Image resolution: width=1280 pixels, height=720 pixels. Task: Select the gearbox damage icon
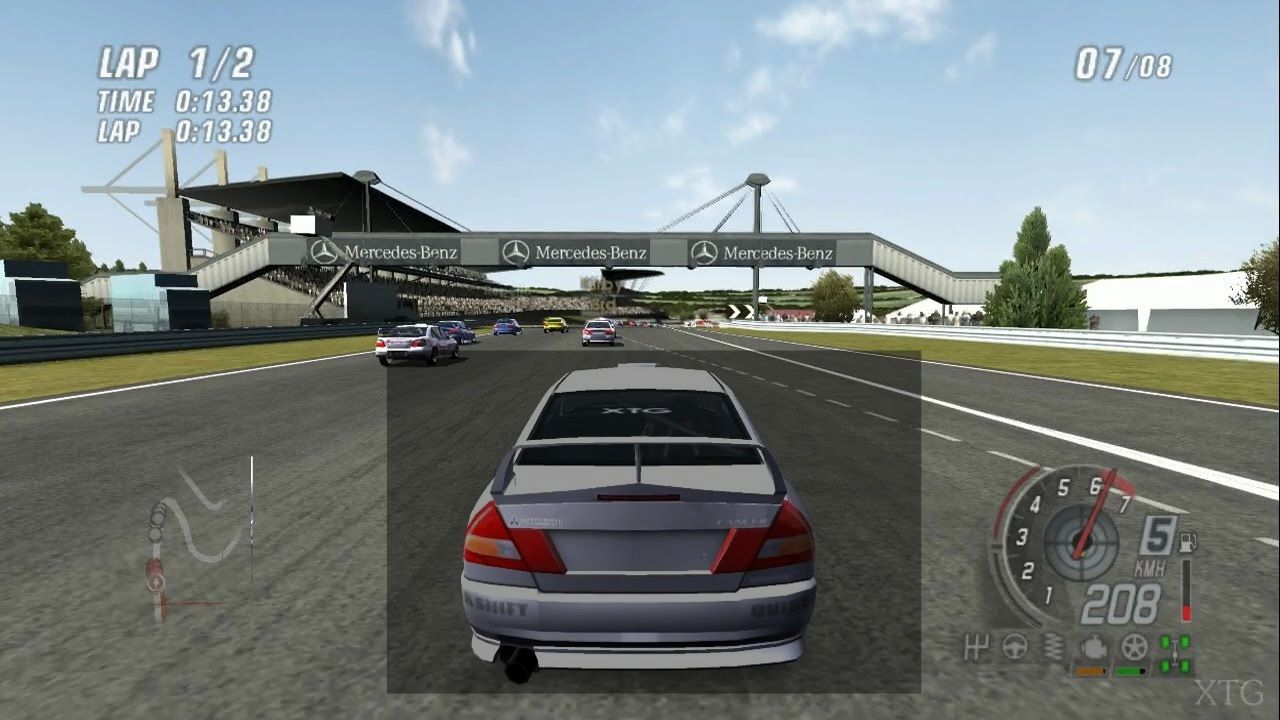977,647
